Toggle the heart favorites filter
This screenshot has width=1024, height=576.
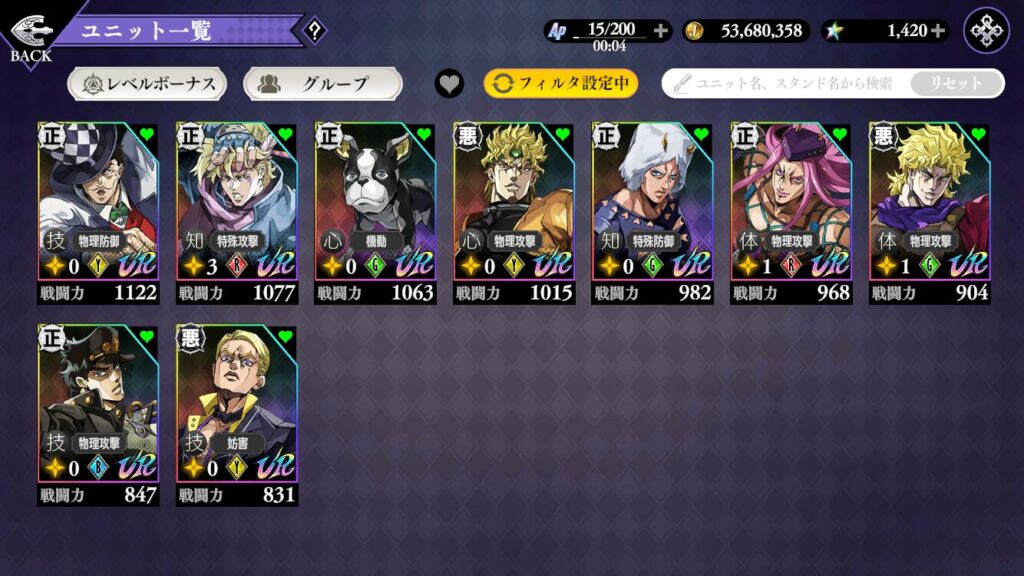(450, 84)
